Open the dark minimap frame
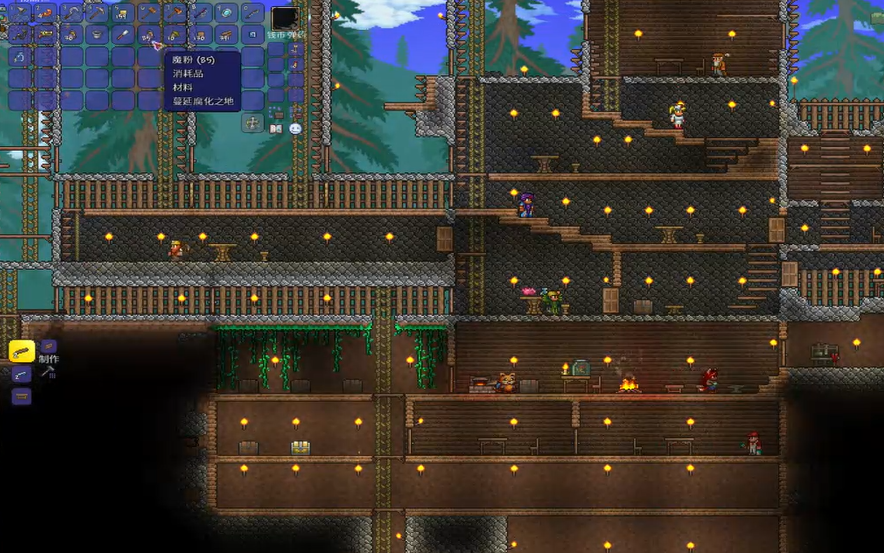 284,18
